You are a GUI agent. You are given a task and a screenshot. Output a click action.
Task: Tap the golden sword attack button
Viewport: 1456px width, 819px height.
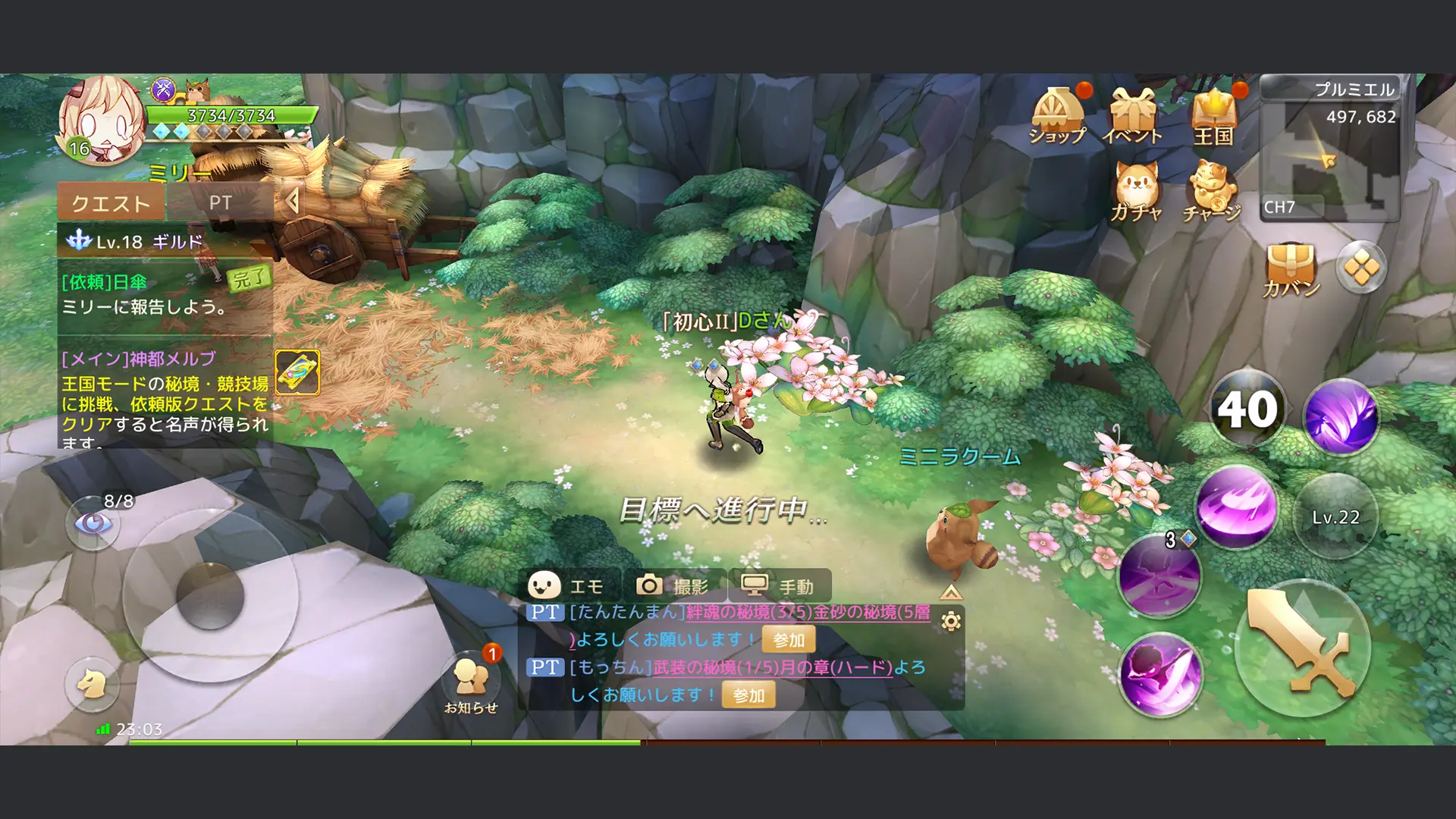1302,646
